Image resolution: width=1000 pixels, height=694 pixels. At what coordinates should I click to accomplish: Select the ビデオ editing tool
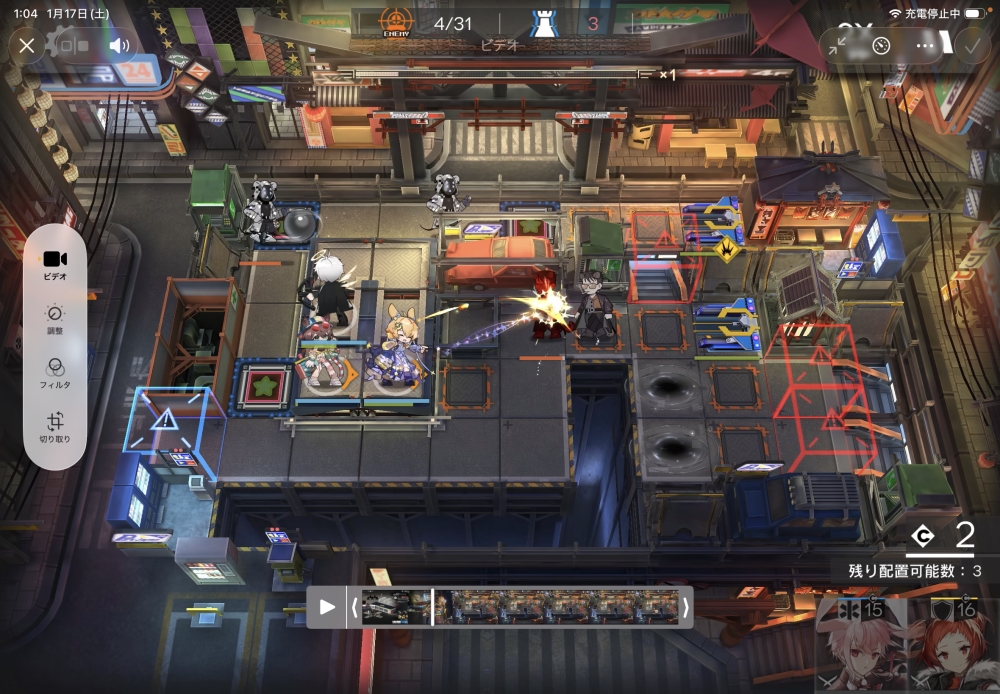coord(55,264)
